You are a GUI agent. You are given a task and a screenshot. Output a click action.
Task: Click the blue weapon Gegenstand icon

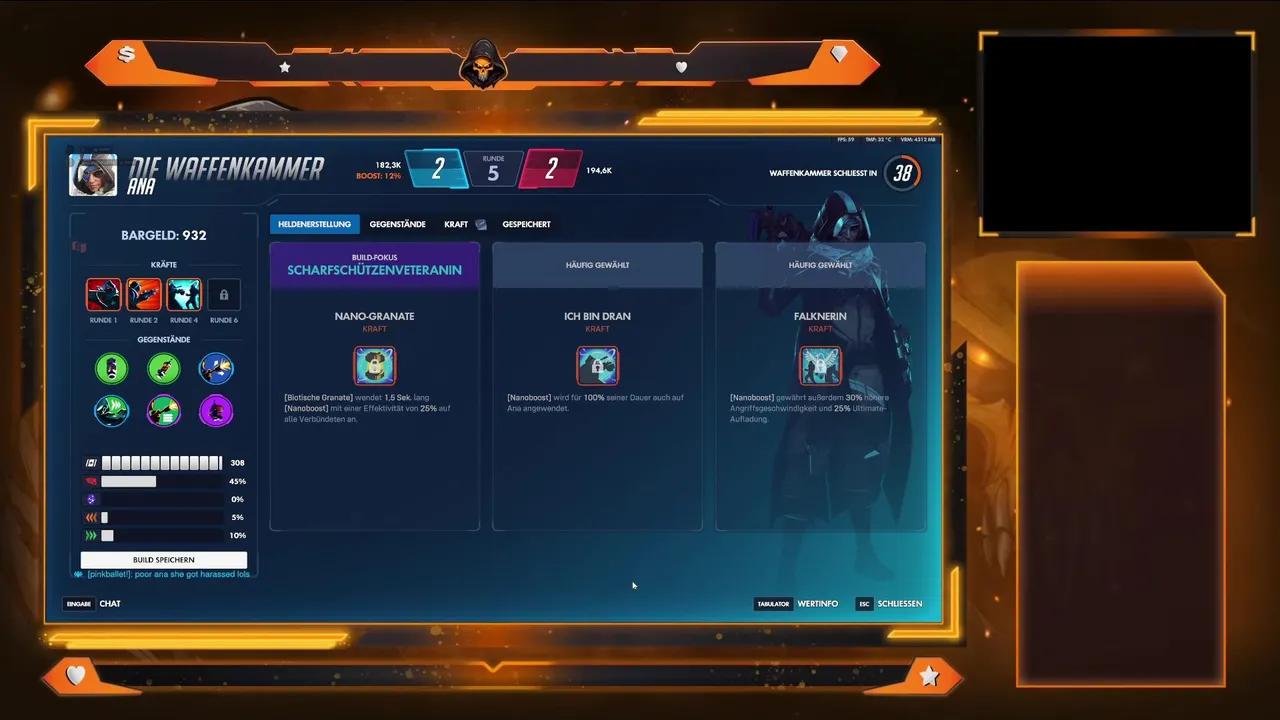pos(216,368)
